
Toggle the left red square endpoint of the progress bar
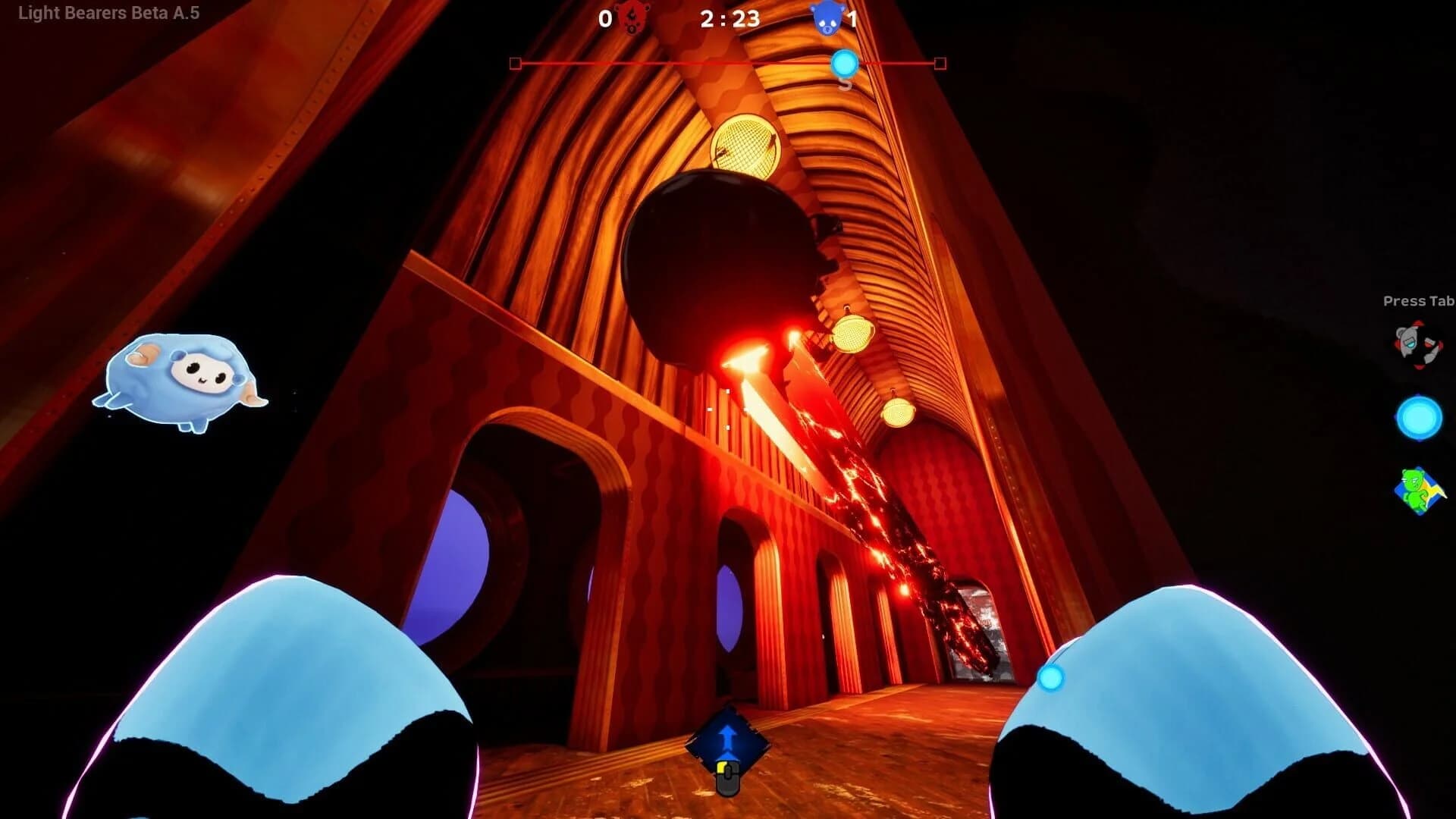coord(516,64)
